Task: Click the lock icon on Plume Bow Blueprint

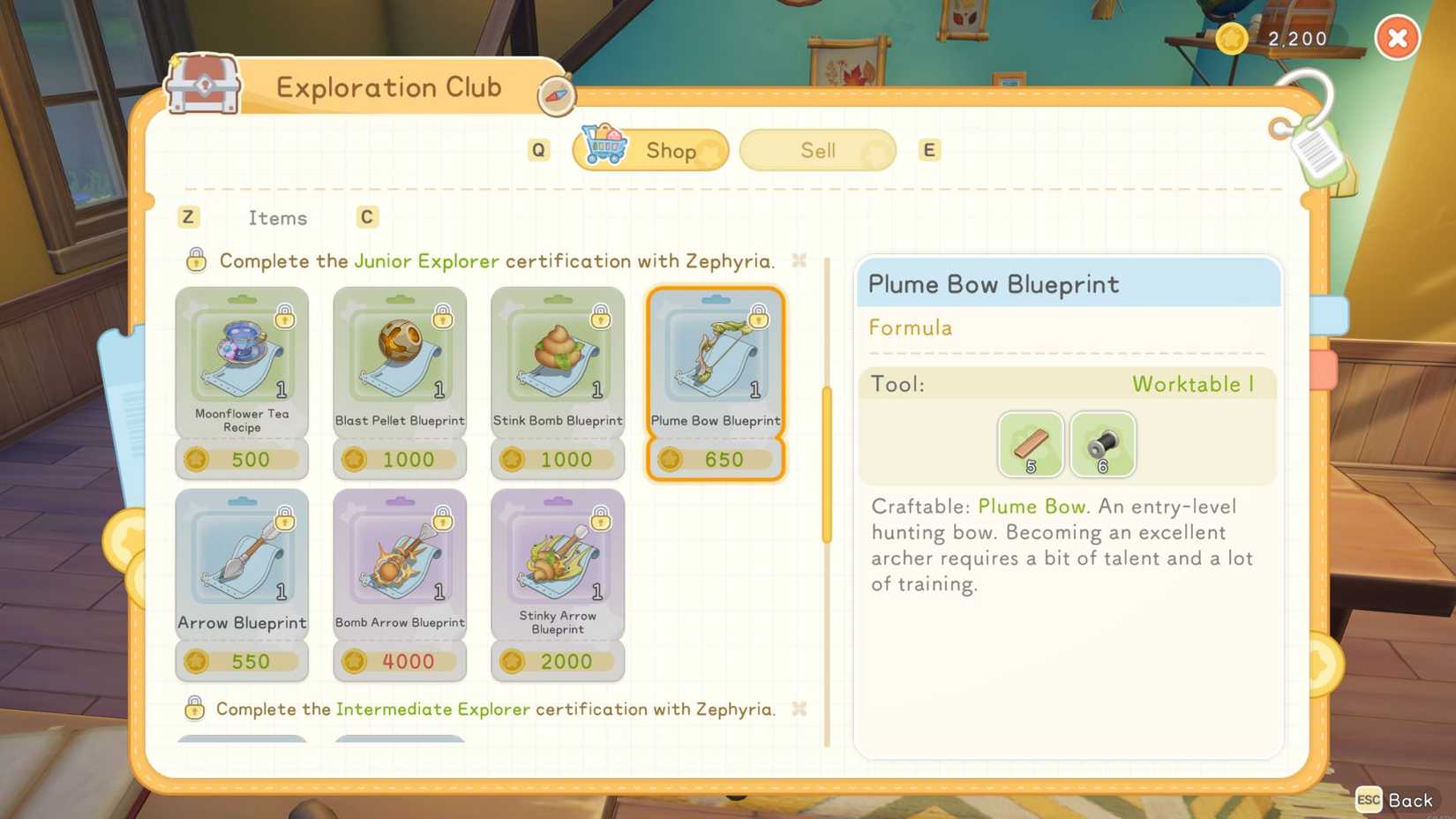Action: tap(757, 319)
